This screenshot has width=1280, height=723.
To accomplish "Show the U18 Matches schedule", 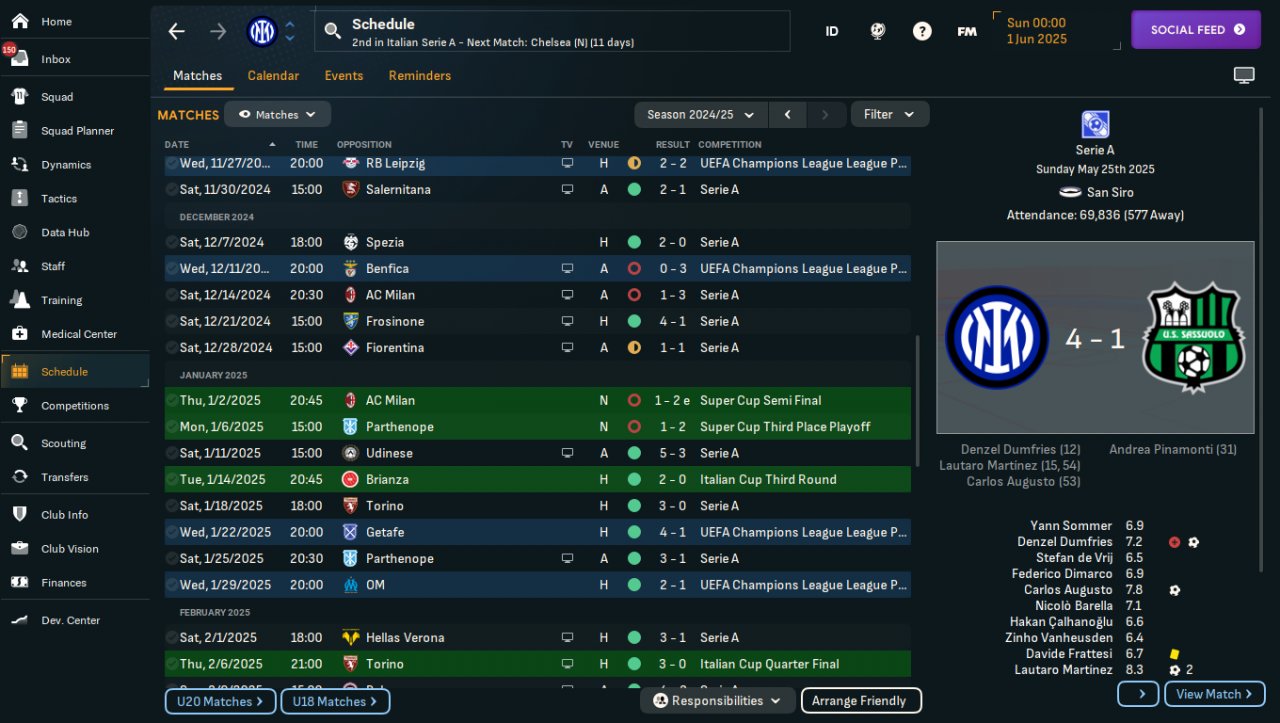I will (x=335, y=702).
